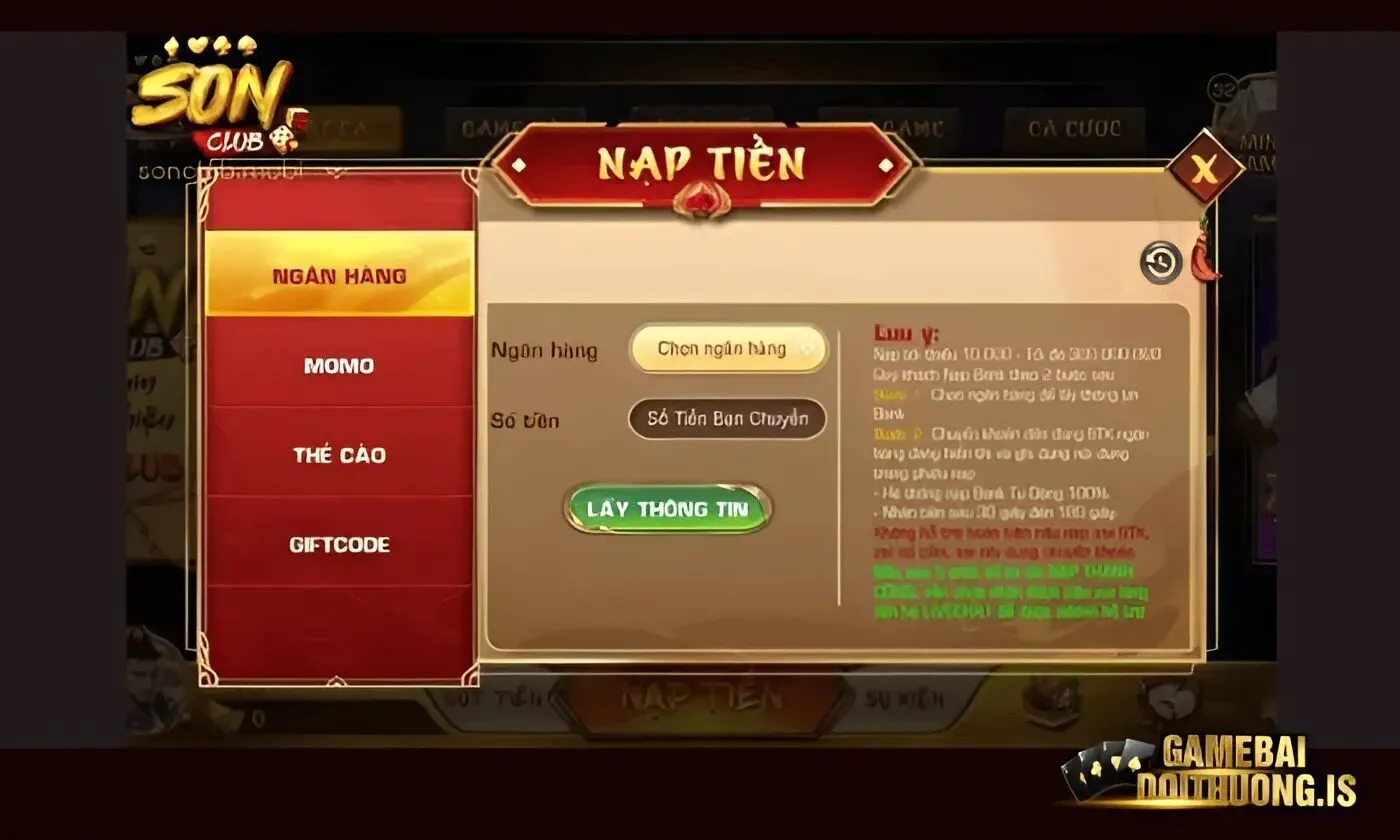Open the GIFTCODE section
The height and width of the screenshot is (840, 1400).
(x=338, y=545)
